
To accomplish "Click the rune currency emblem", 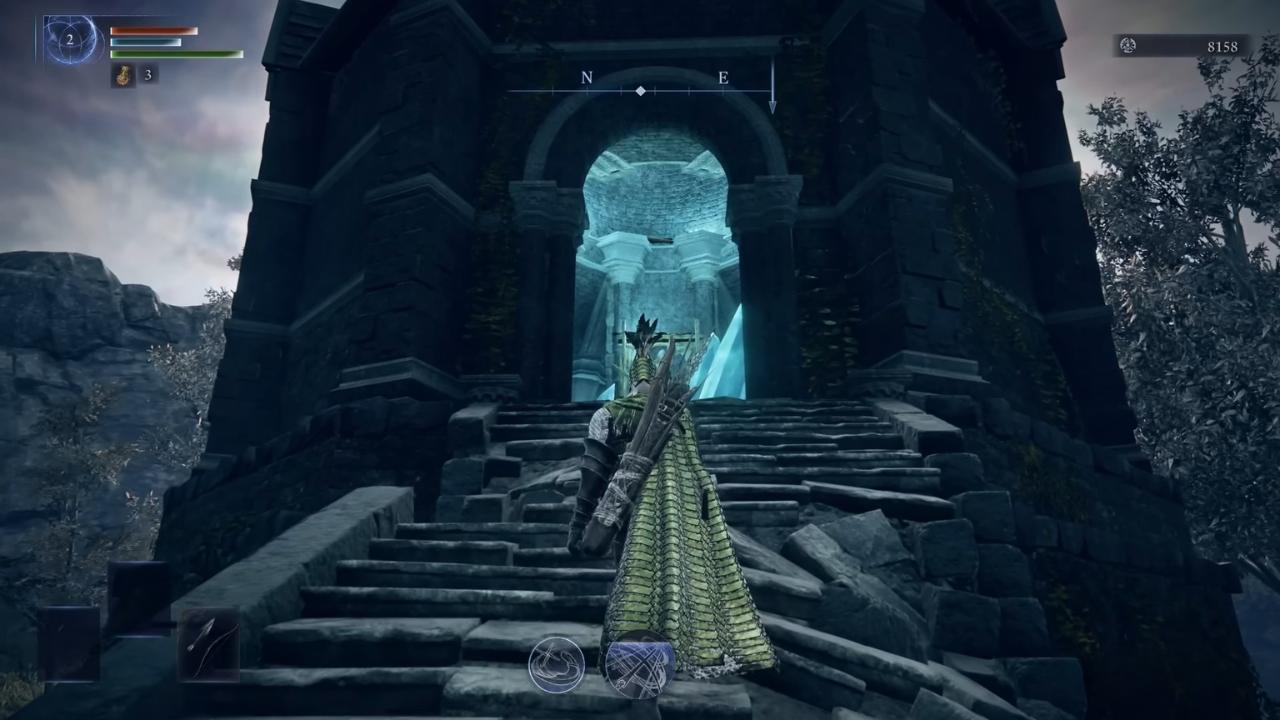I will coord(1126,46).
